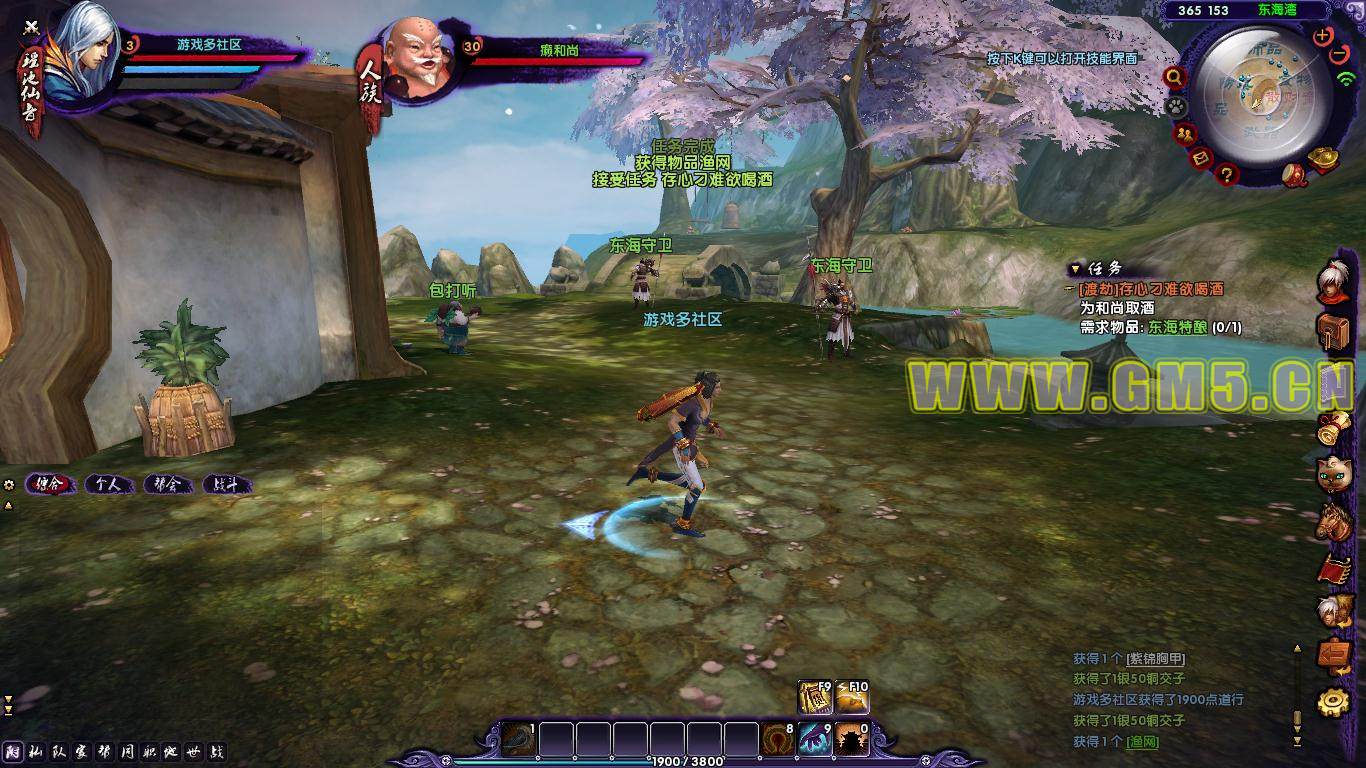Click the magnifying glass search icon
The height and width of the screenshot is (768, 1366).
tap(1174, 77)
